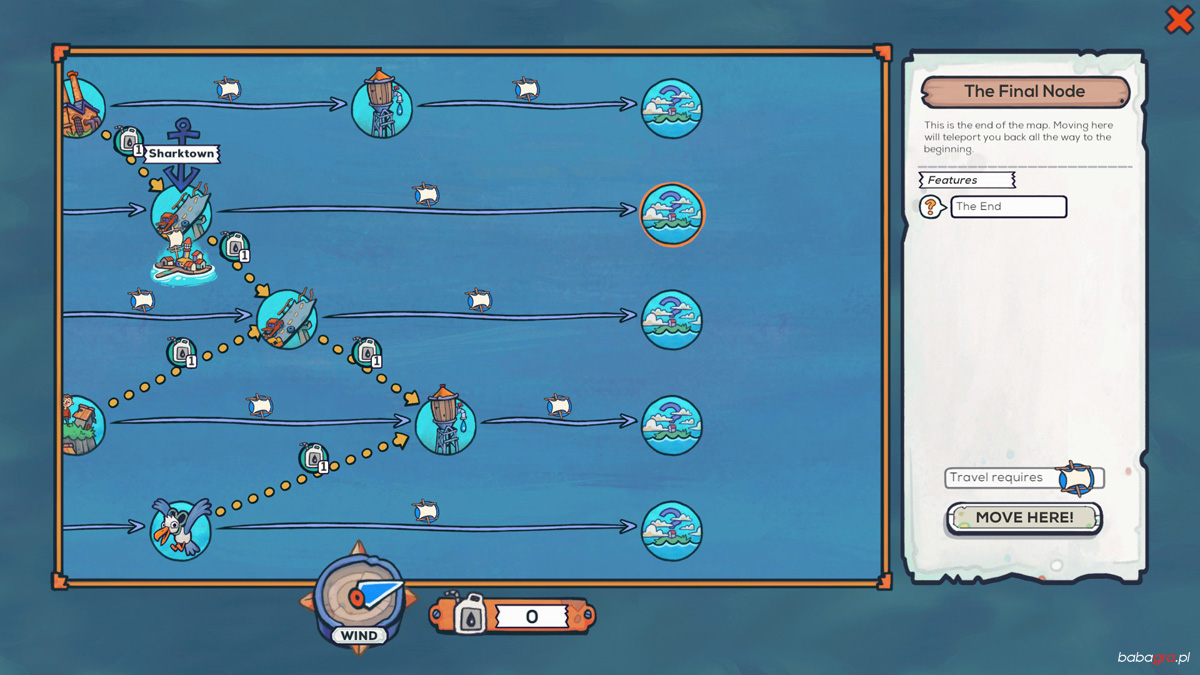1200x675 pixels.
Task: Pick the island house node
Action: (x=82, y=424)
